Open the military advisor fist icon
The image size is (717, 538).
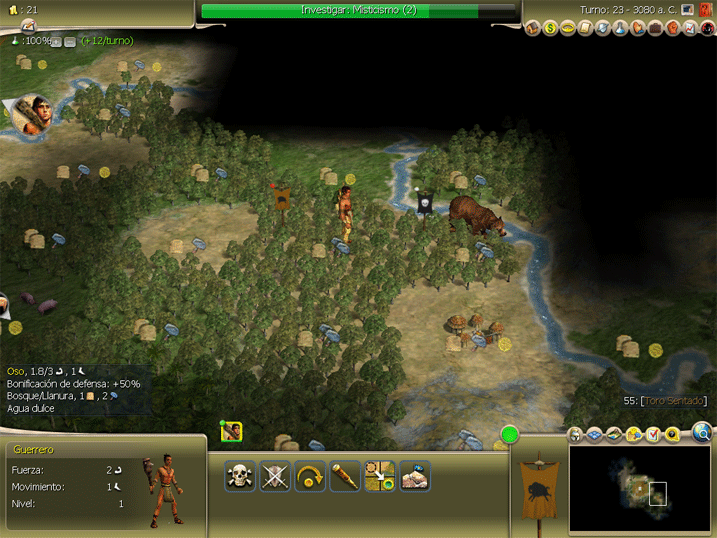tap(673, 28)
